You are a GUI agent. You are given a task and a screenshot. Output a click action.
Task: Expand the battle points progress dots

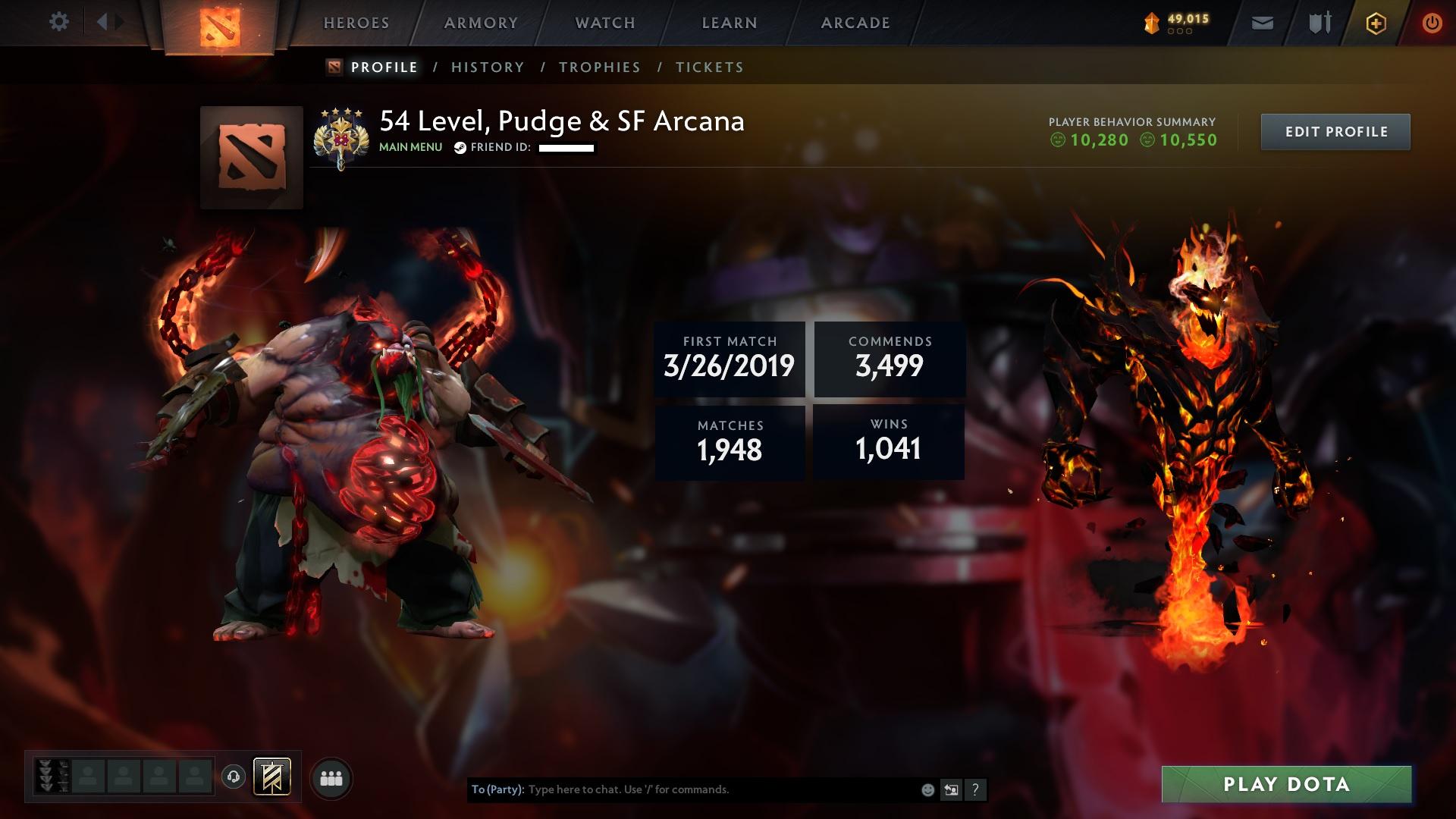pos(1178,32)
